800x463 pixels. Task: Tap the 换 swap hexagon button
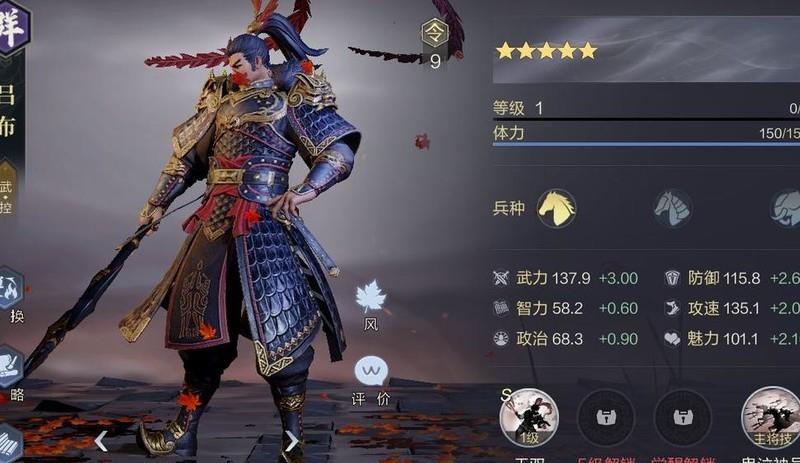coord(11,290)
